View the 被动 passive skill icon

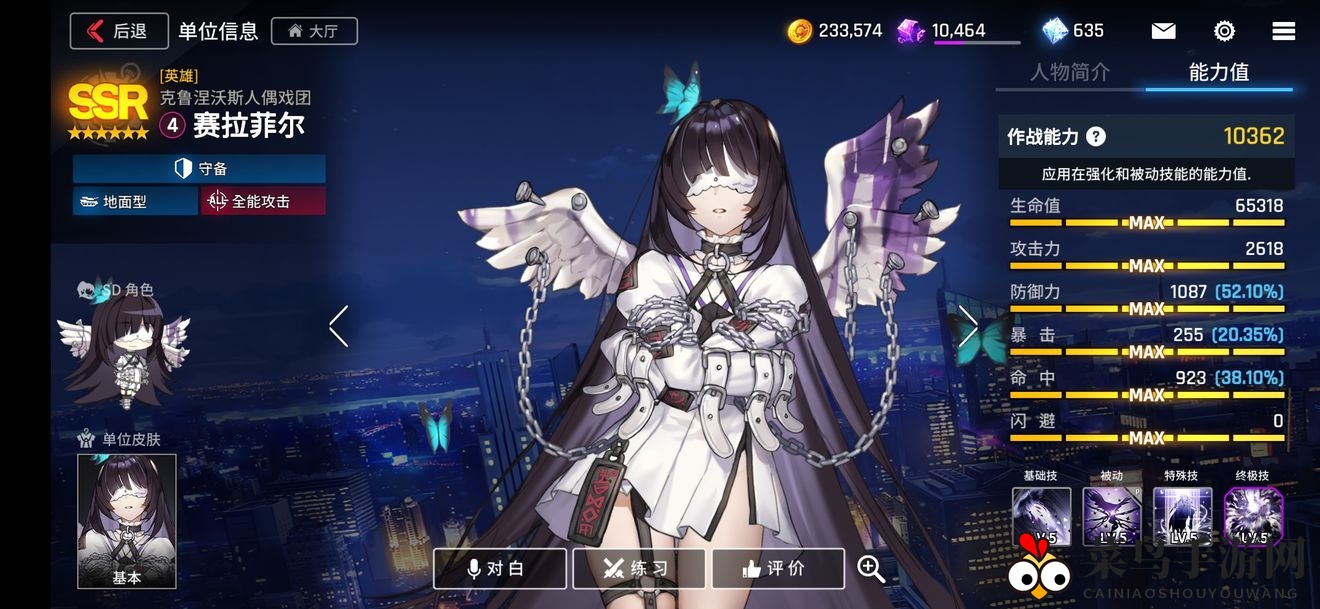(x=1112, y=515)
